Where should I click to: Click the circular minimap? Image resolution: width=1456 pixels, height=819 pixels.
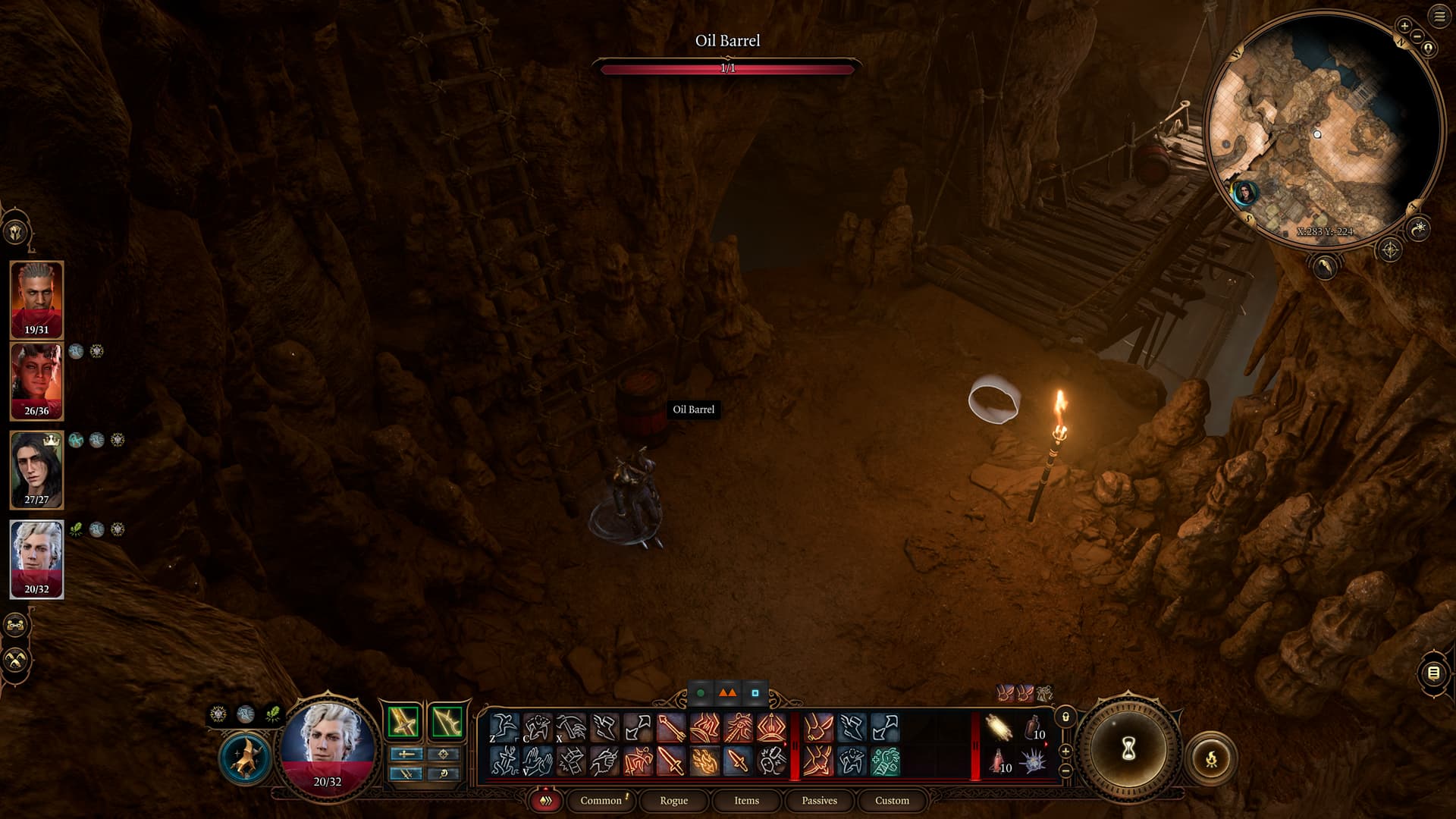pos(1323,125)
